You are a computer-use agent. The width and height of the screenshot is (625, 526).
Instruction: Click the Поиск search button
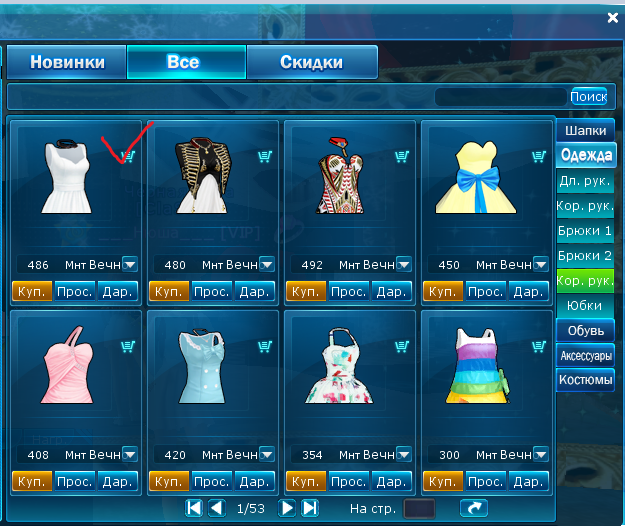[588, 97]
